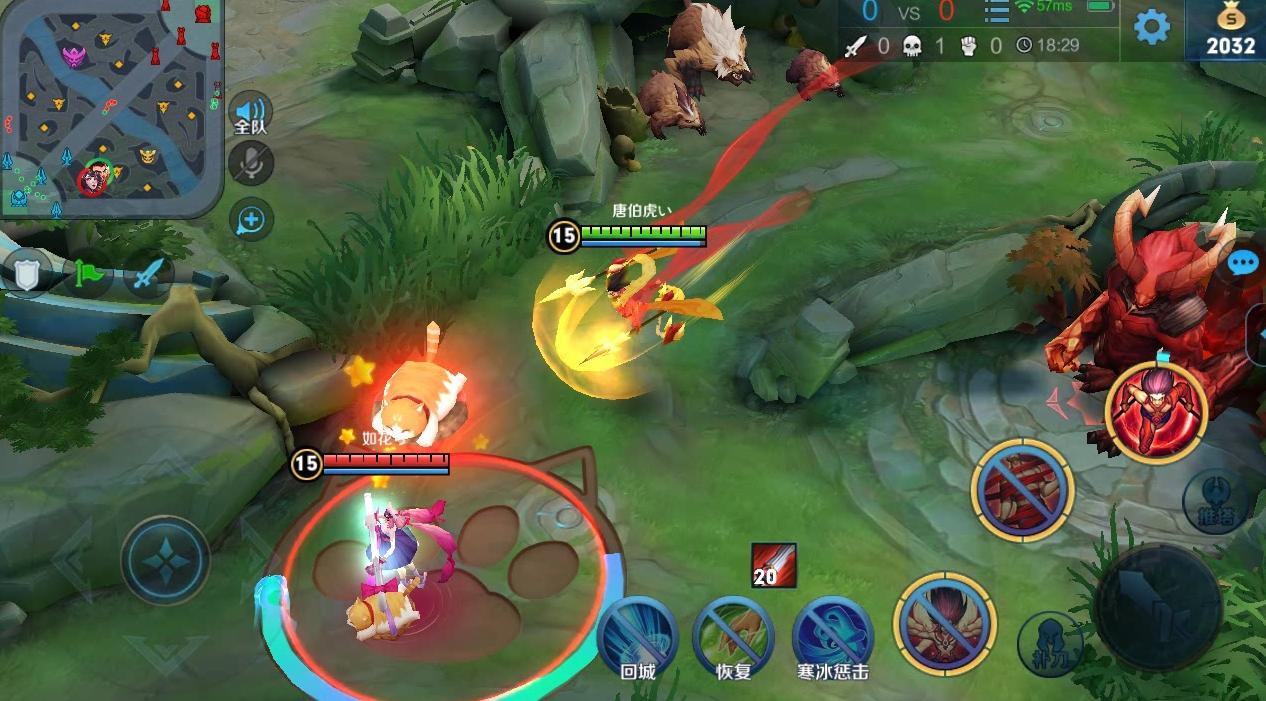This screenshot has height=701, width=1266.
Task: Toggle the muted microphone button
Action: [x=251, y=164]
